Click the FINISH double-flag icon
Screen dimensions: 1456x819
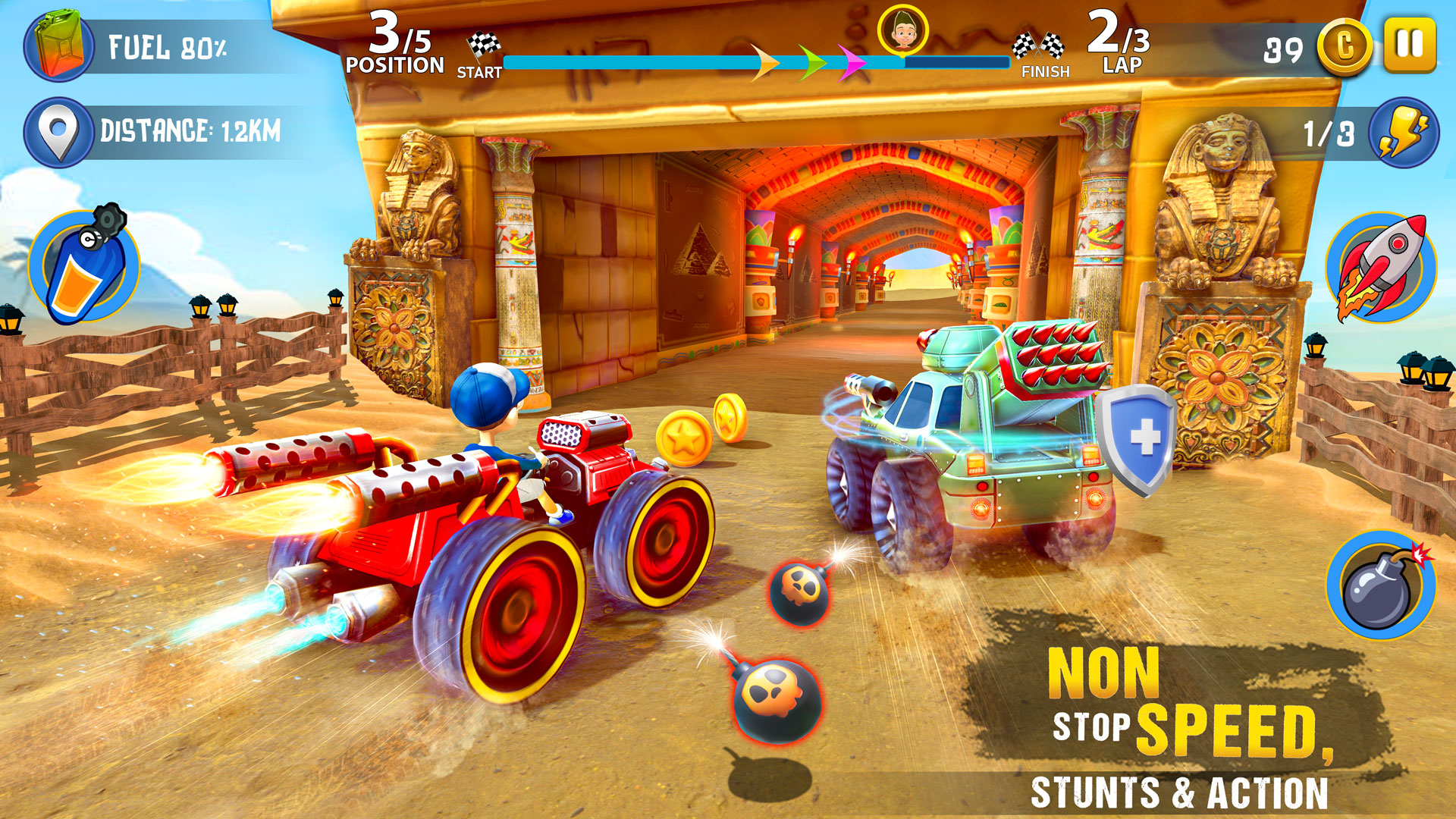[1037, 44]
